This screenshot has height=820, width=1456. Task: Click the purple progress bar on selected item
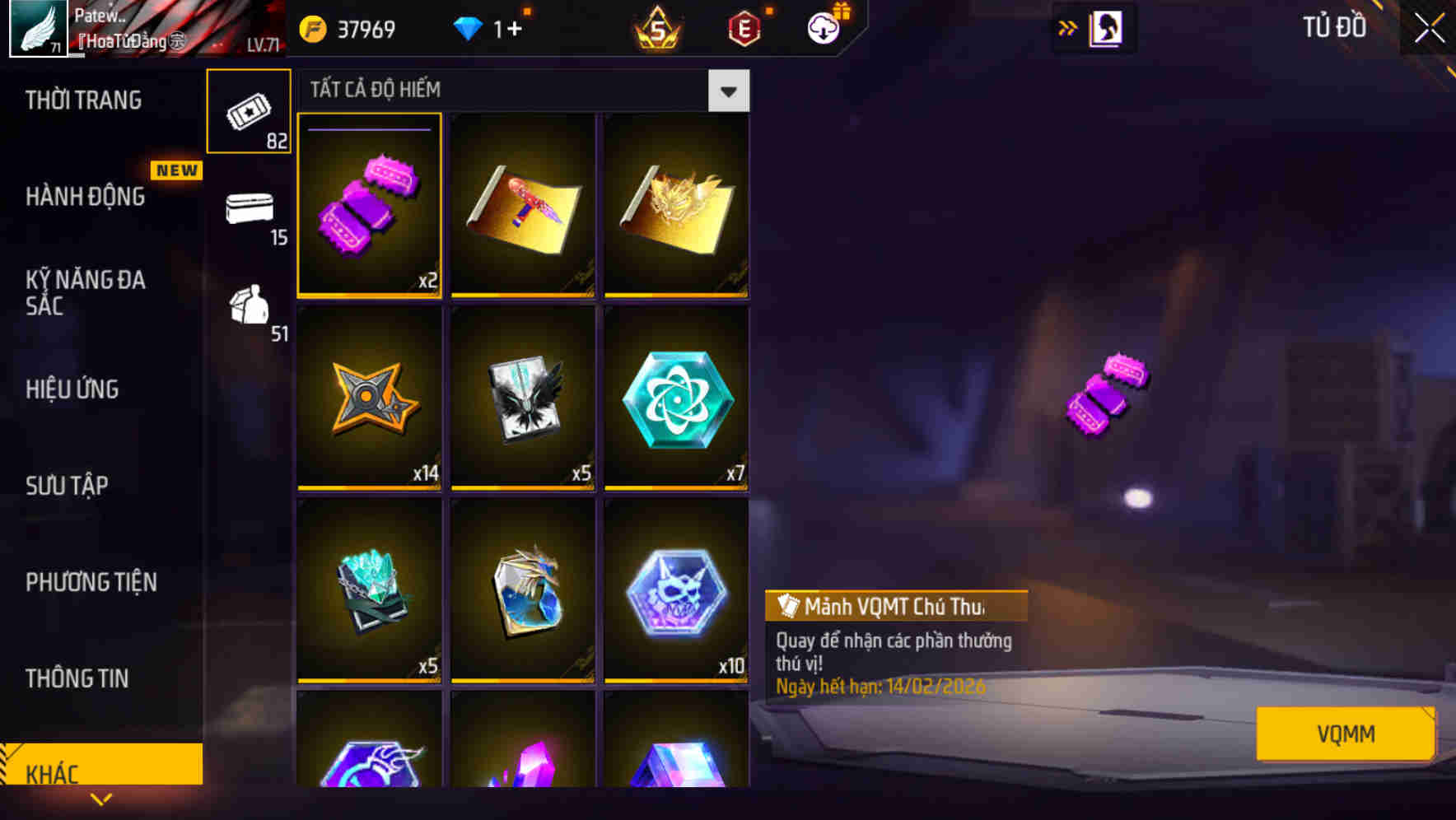(368, 129)
